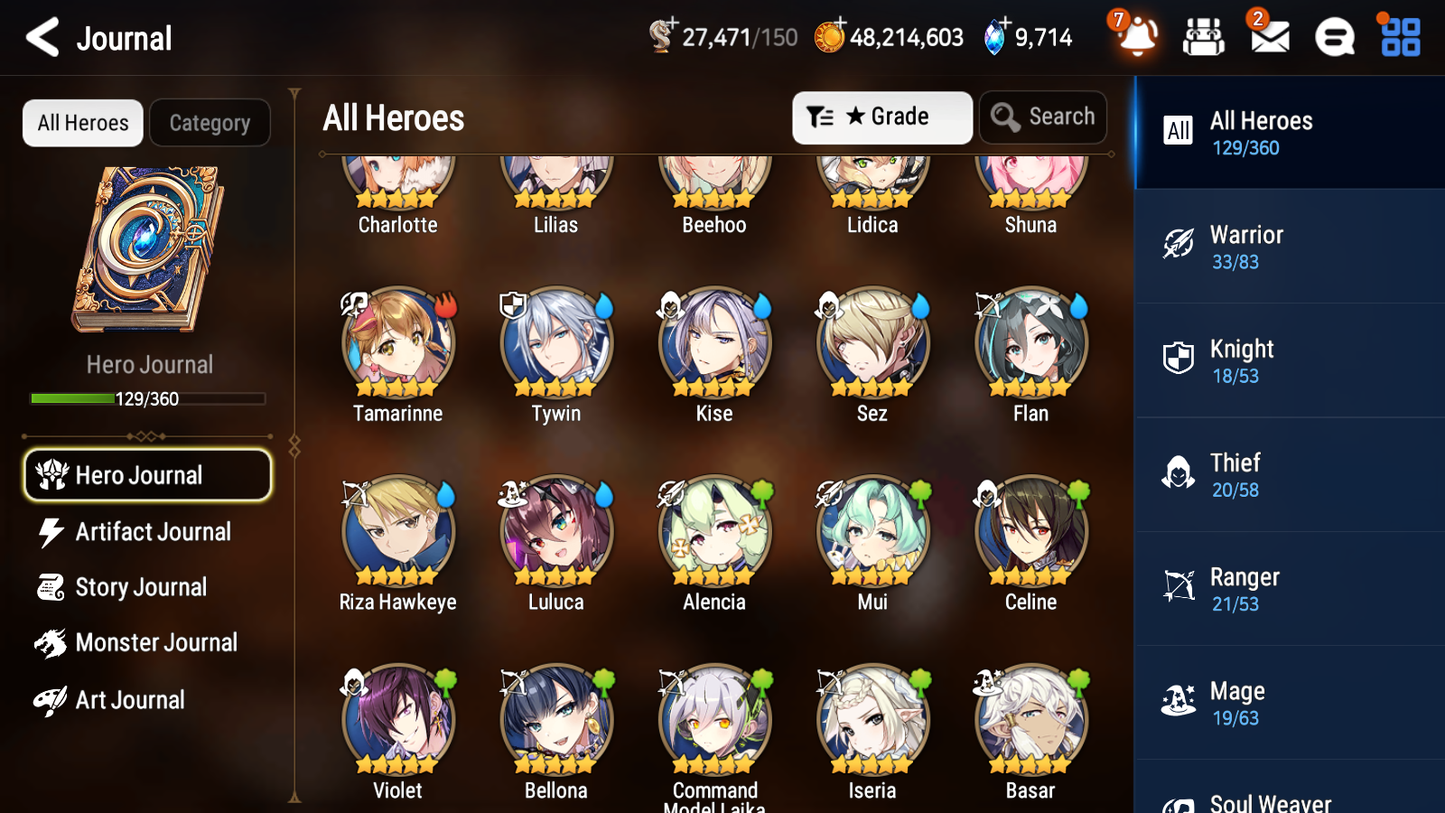
Task: Open Tamarinne's hero portrait
Action: [x=397, y=342]
